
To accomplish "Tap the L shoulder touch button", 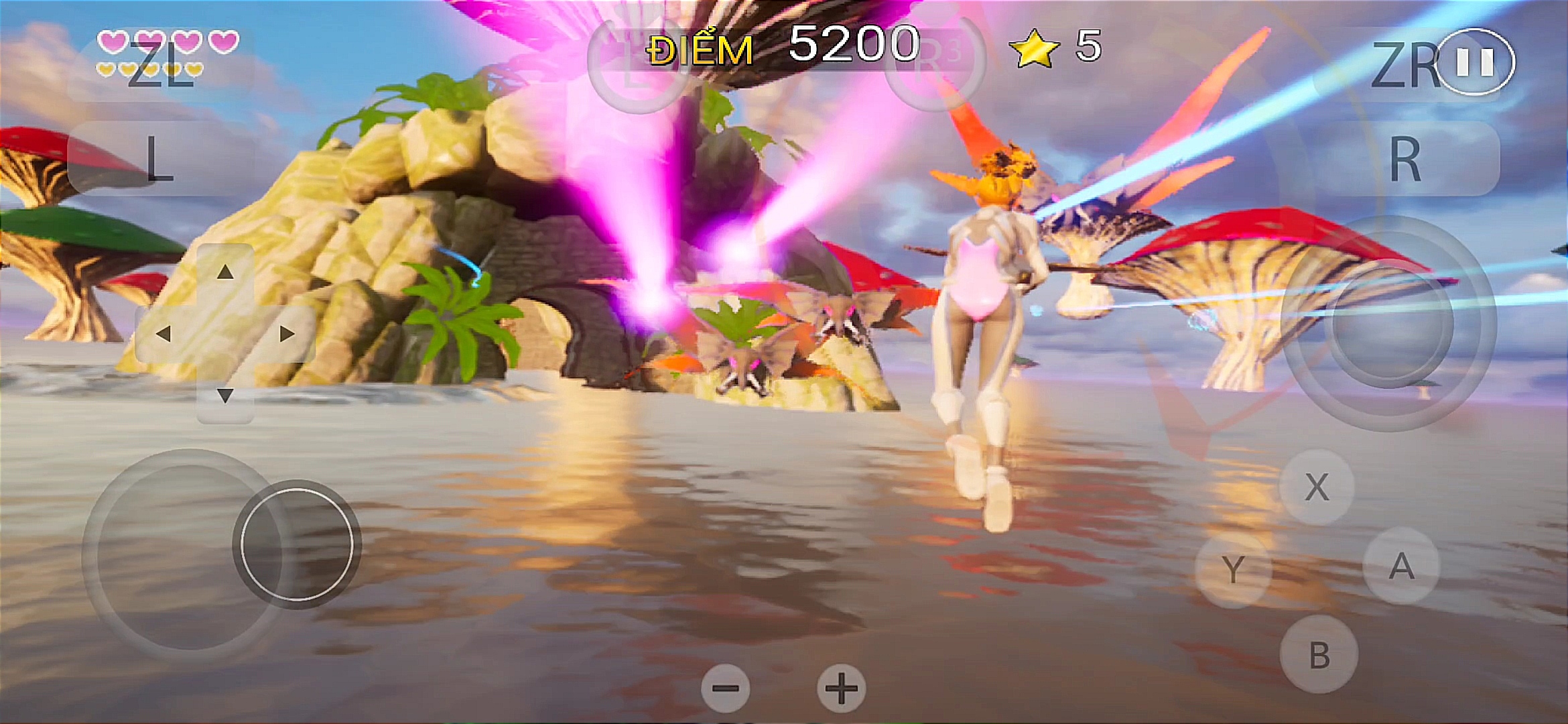I will 159,159.
